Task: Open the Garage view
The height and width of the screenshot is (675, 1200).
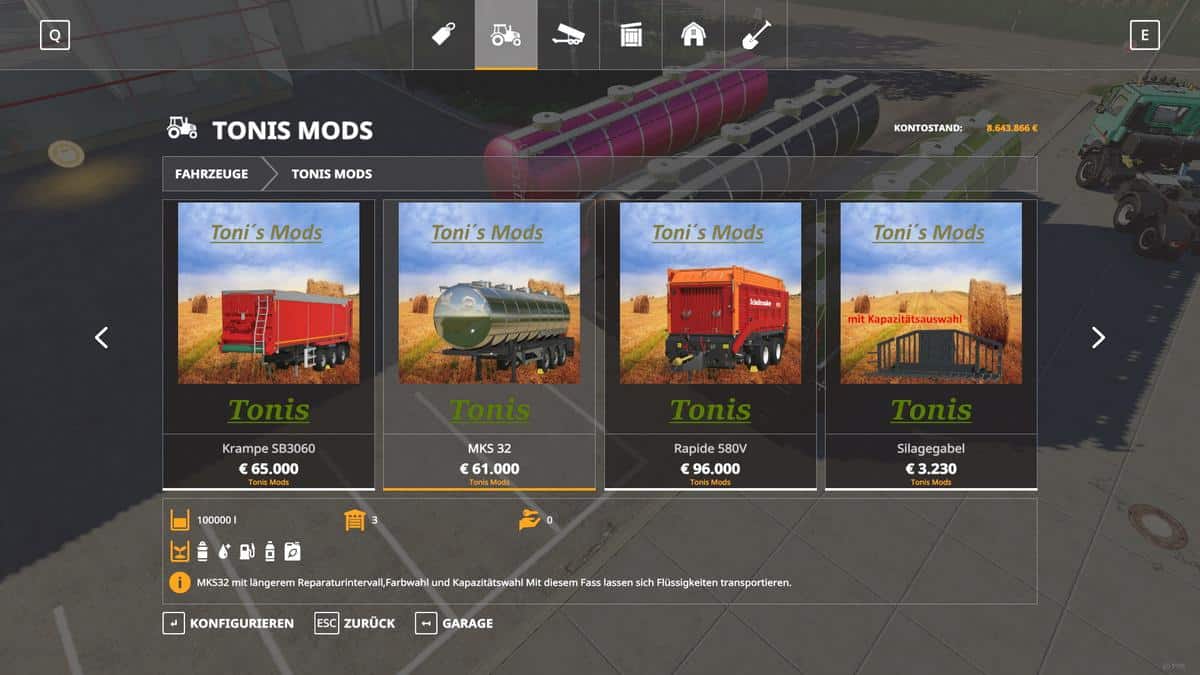Action: tap(455, 623)
